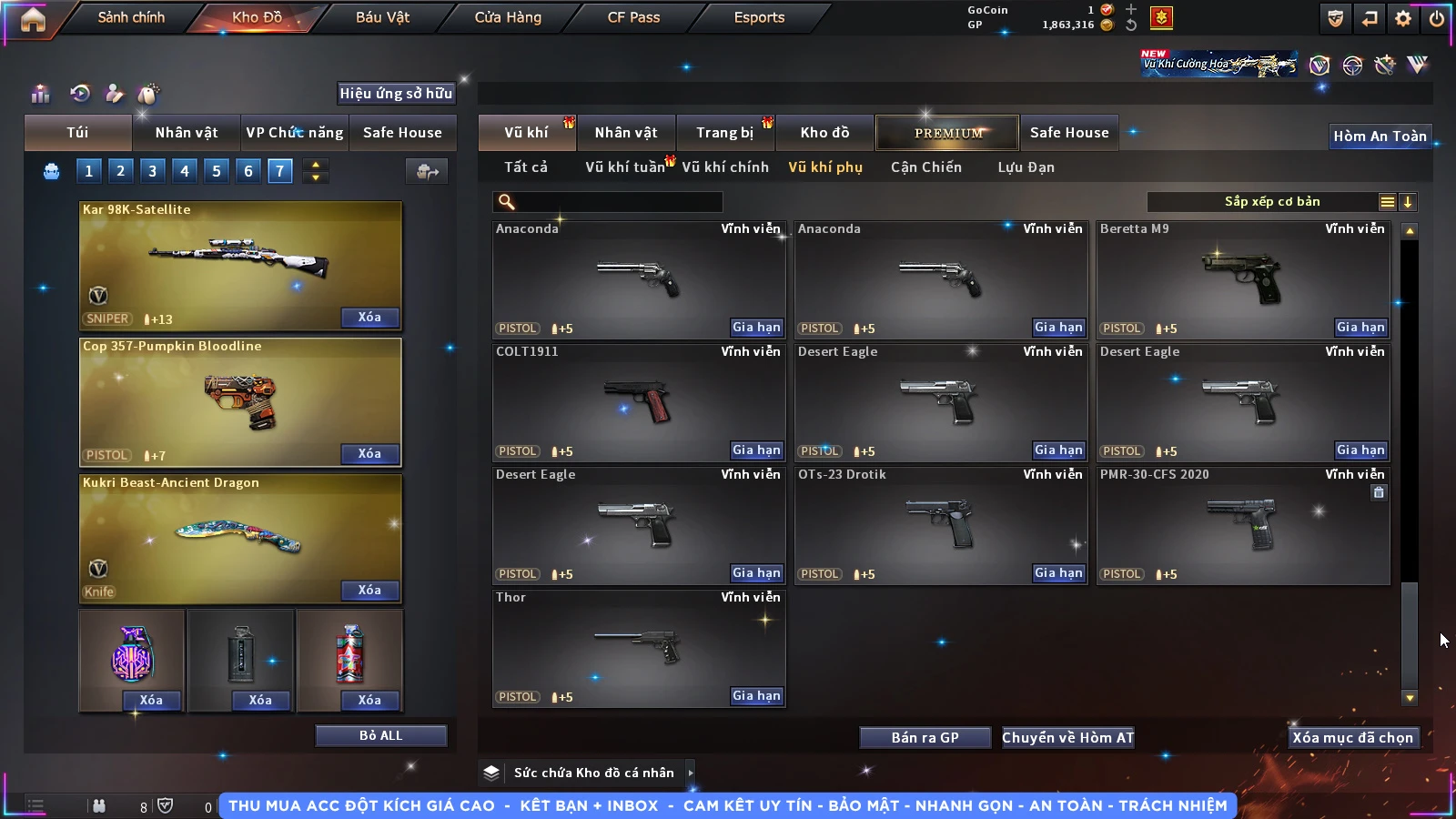Open the Hòm An Toàn safe box
The height and width of the screenshot is (819, 1456).
(x=1380, y=136)
